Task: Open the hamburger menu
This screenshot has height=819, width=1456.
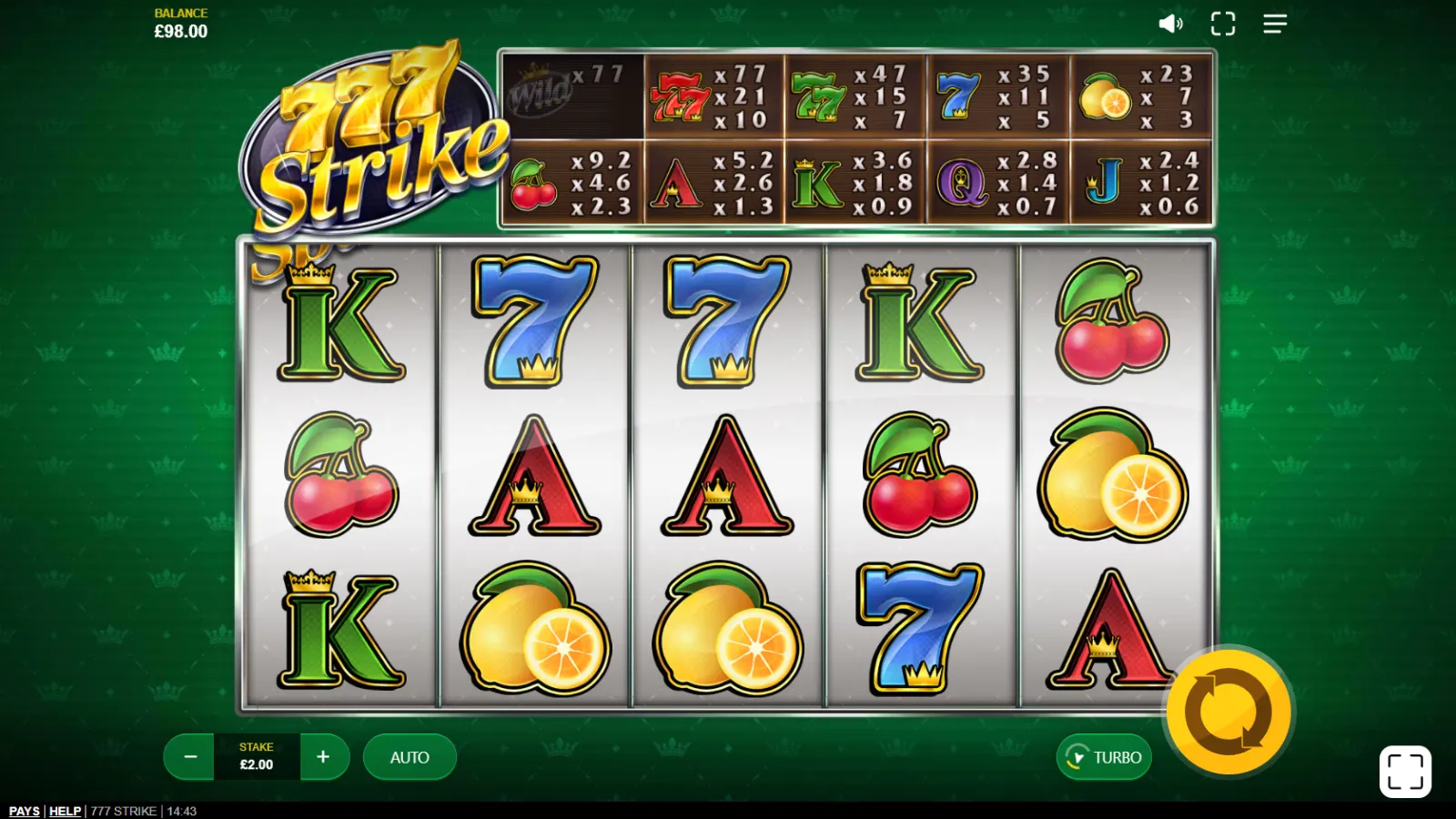Action: [x=1275, y=24]
